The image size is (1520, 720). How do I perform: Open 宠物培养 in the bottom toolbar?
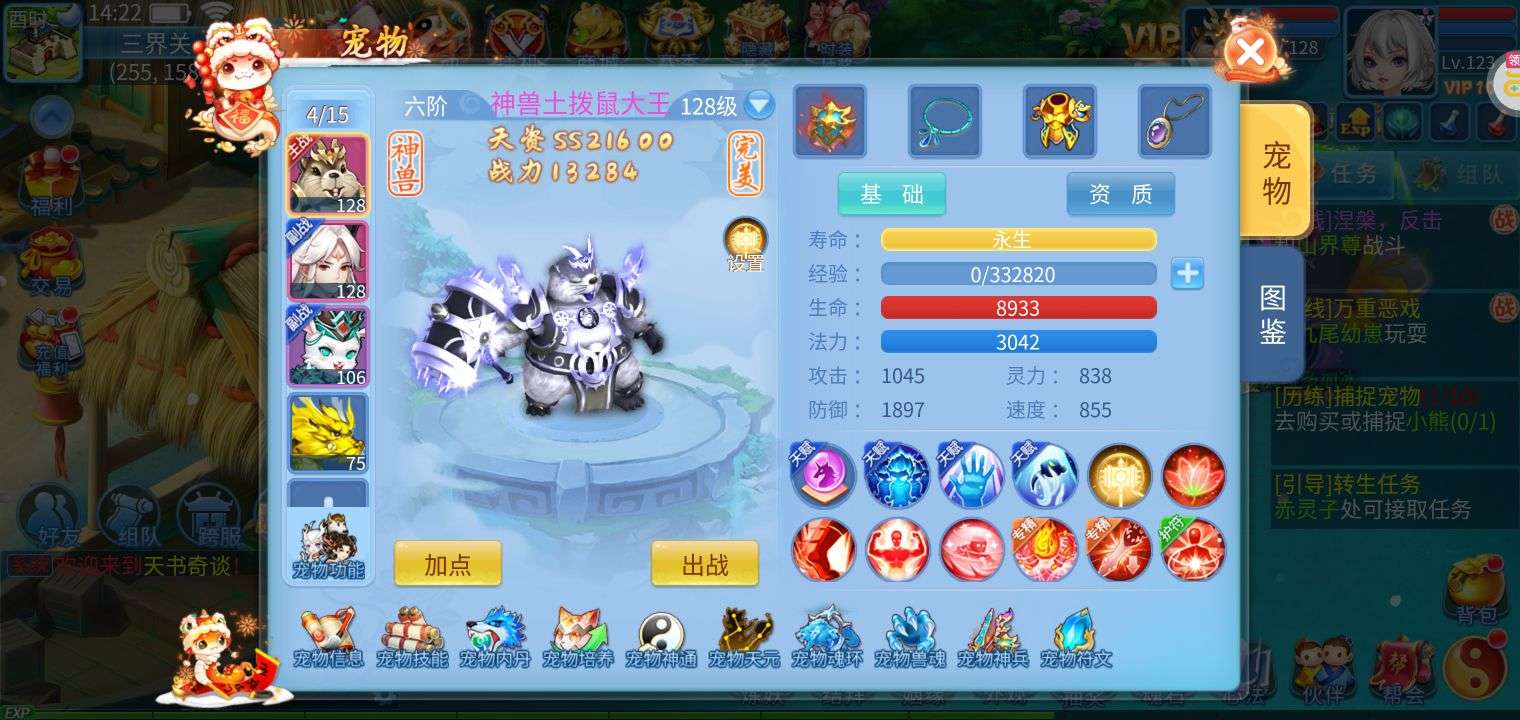coord(578,637)
